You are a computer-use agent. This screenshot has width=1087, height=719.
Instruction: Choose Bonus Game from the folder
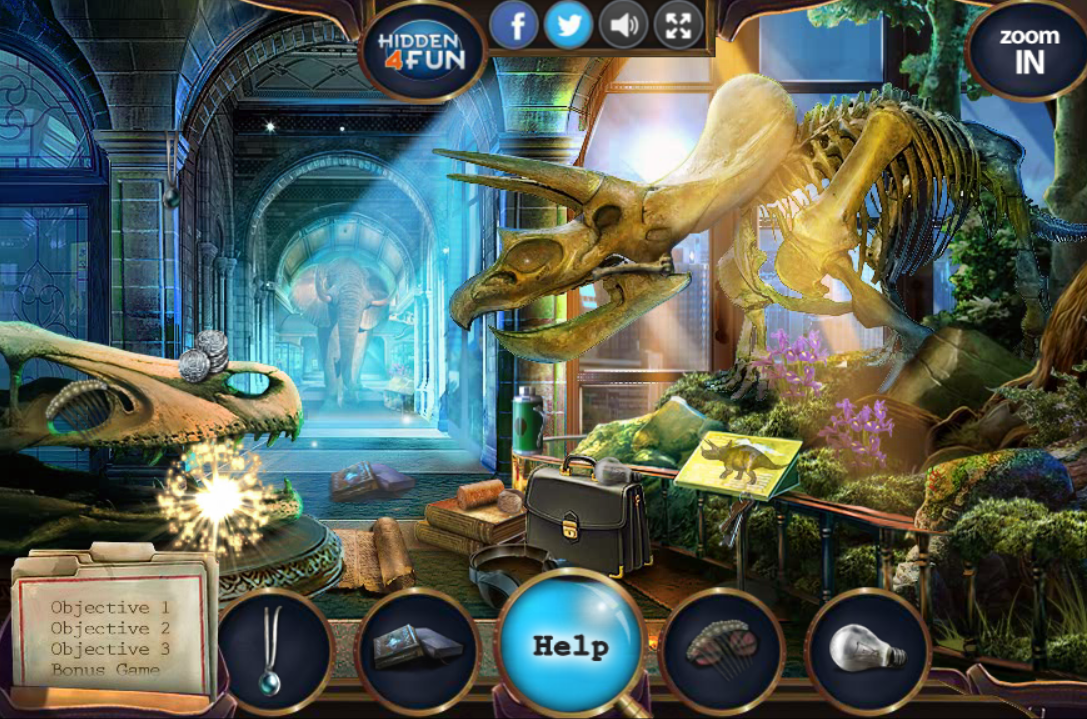(x=106, y=669)
